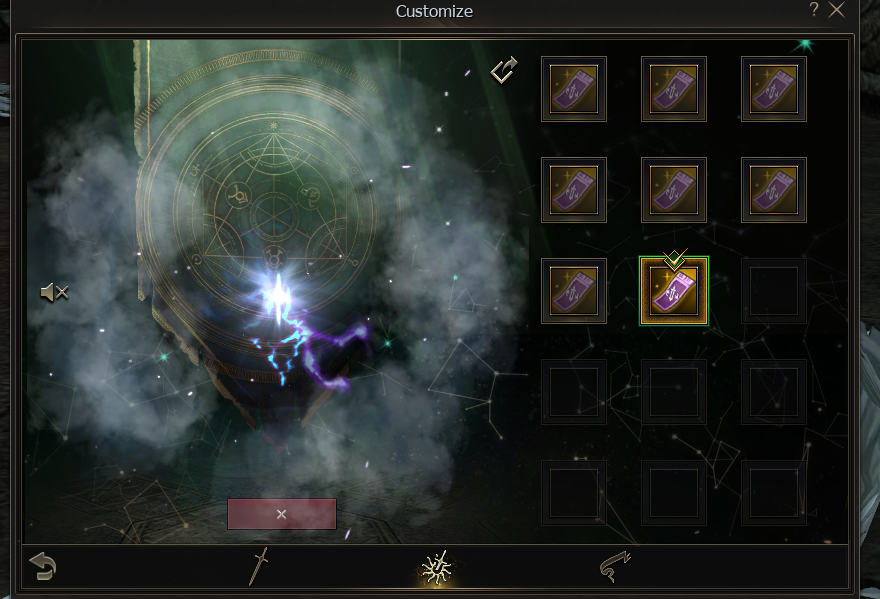The image size is (880, 599).
Task: Open the curved ribbon trail tab
Action: 614,567
